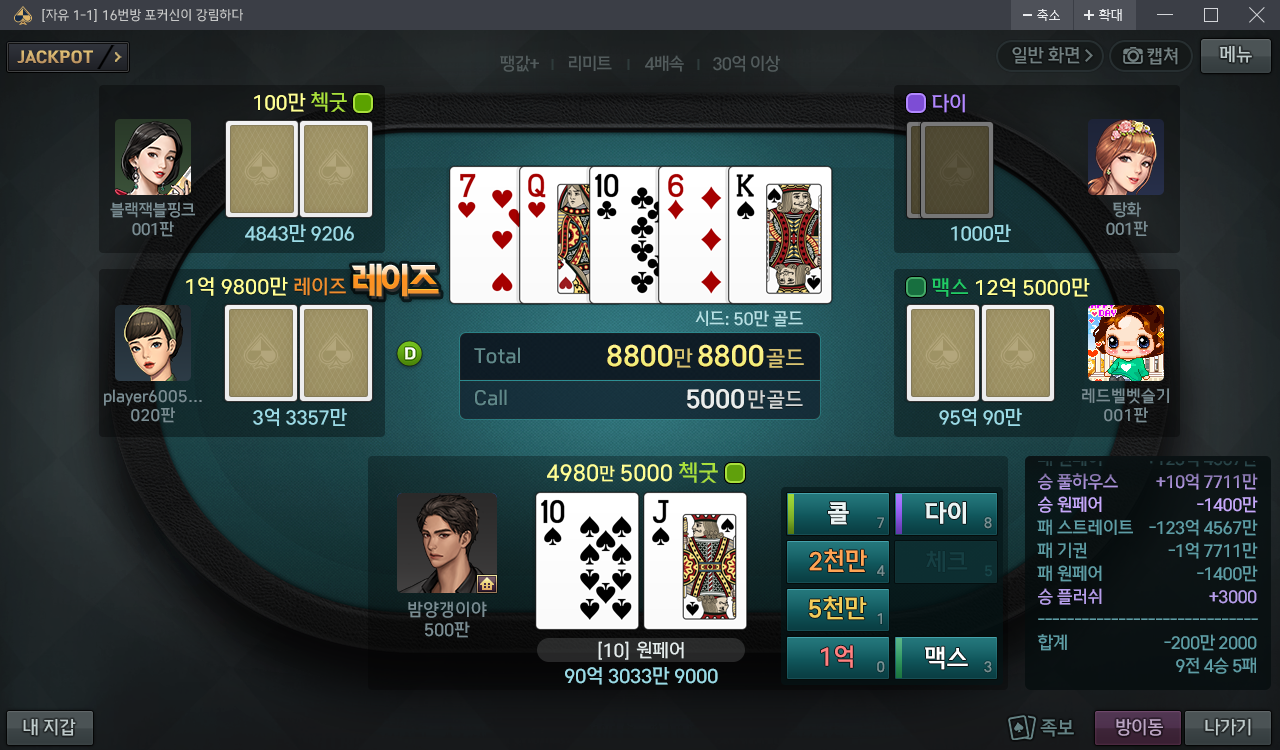Open the 메뉴 menu

click(1235, 56)
